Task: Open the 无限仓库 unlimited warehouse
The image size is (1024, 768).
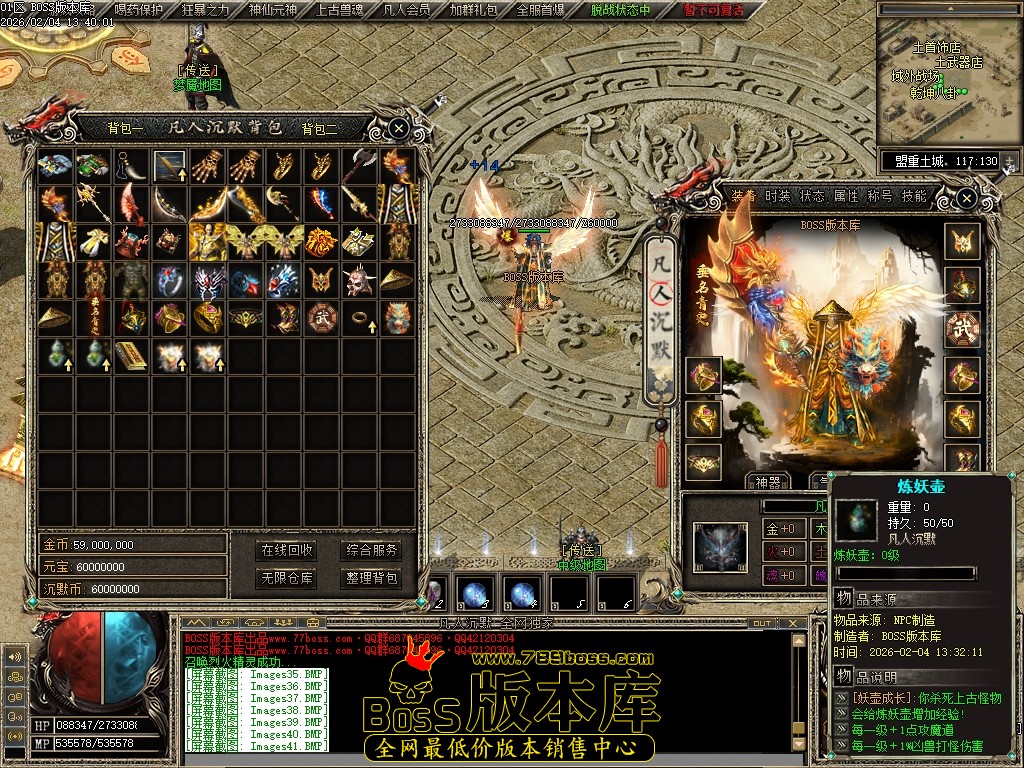Action: click(x=287, y=578)
